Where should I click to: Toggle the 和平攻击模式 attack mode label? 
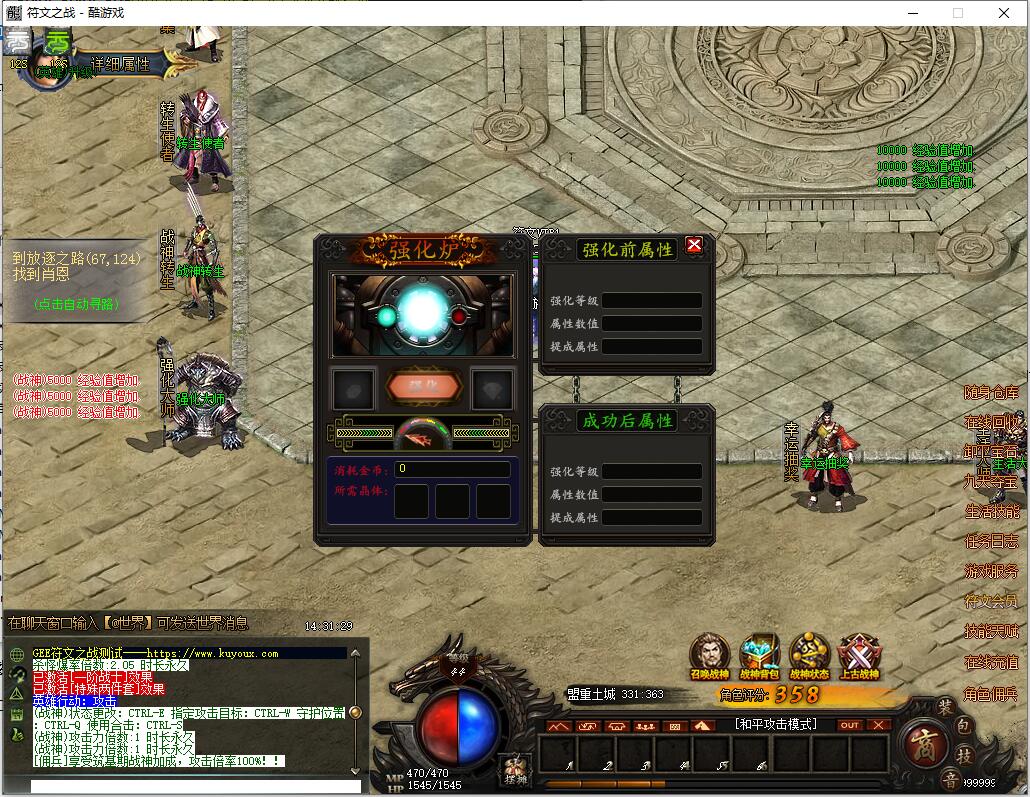pyautogui.click(x=775, y=724)
